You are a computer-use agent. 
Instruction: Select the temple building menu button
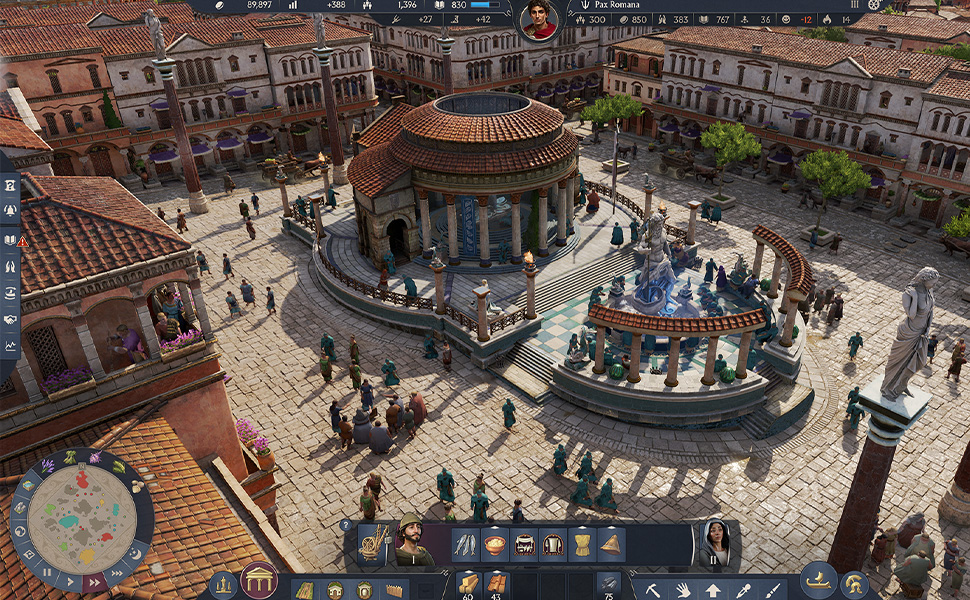pyautogui.click(x=259, y=581)
